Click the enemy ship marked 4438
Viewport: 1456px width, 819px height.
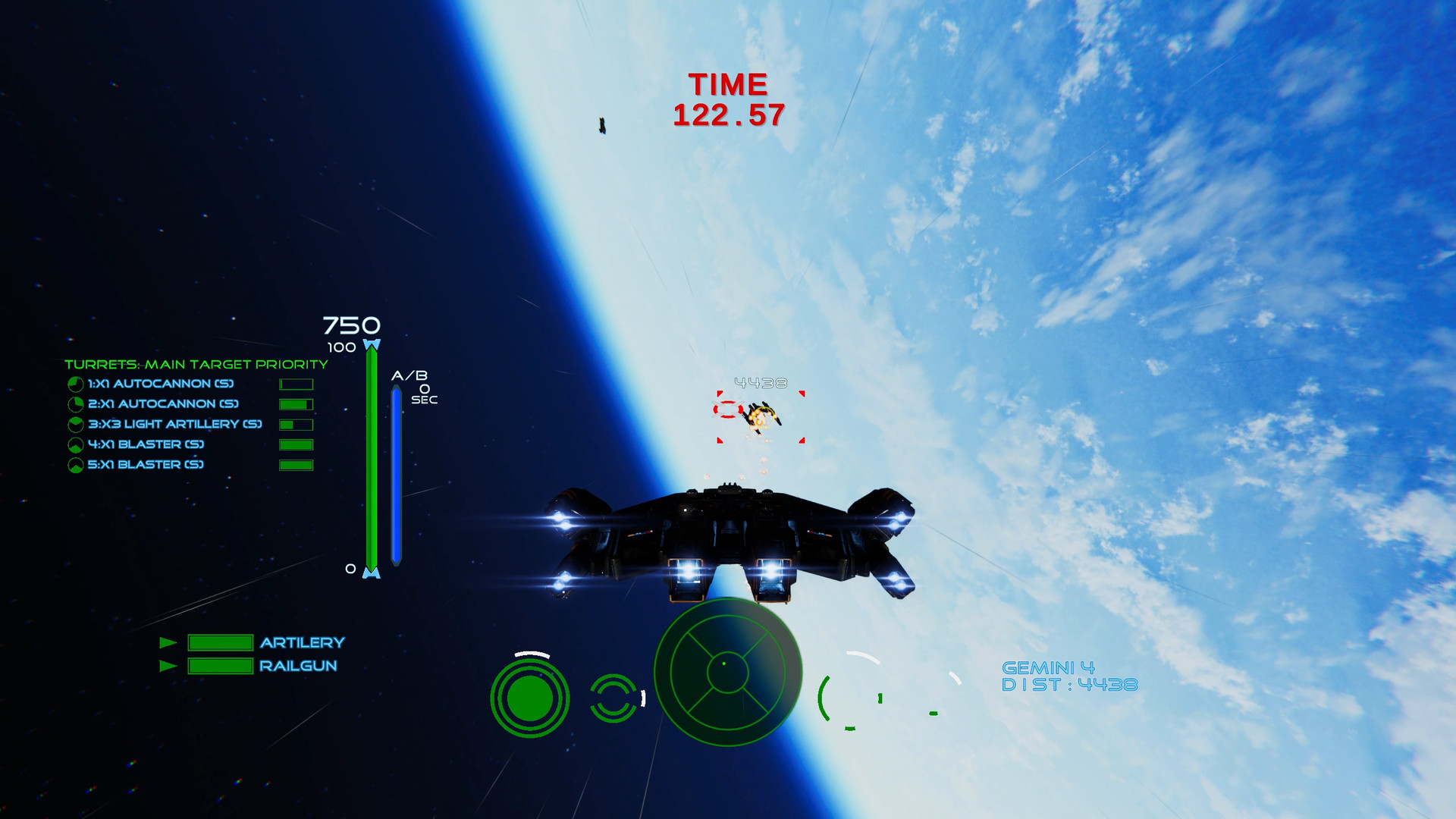click(x=761, y=419)
